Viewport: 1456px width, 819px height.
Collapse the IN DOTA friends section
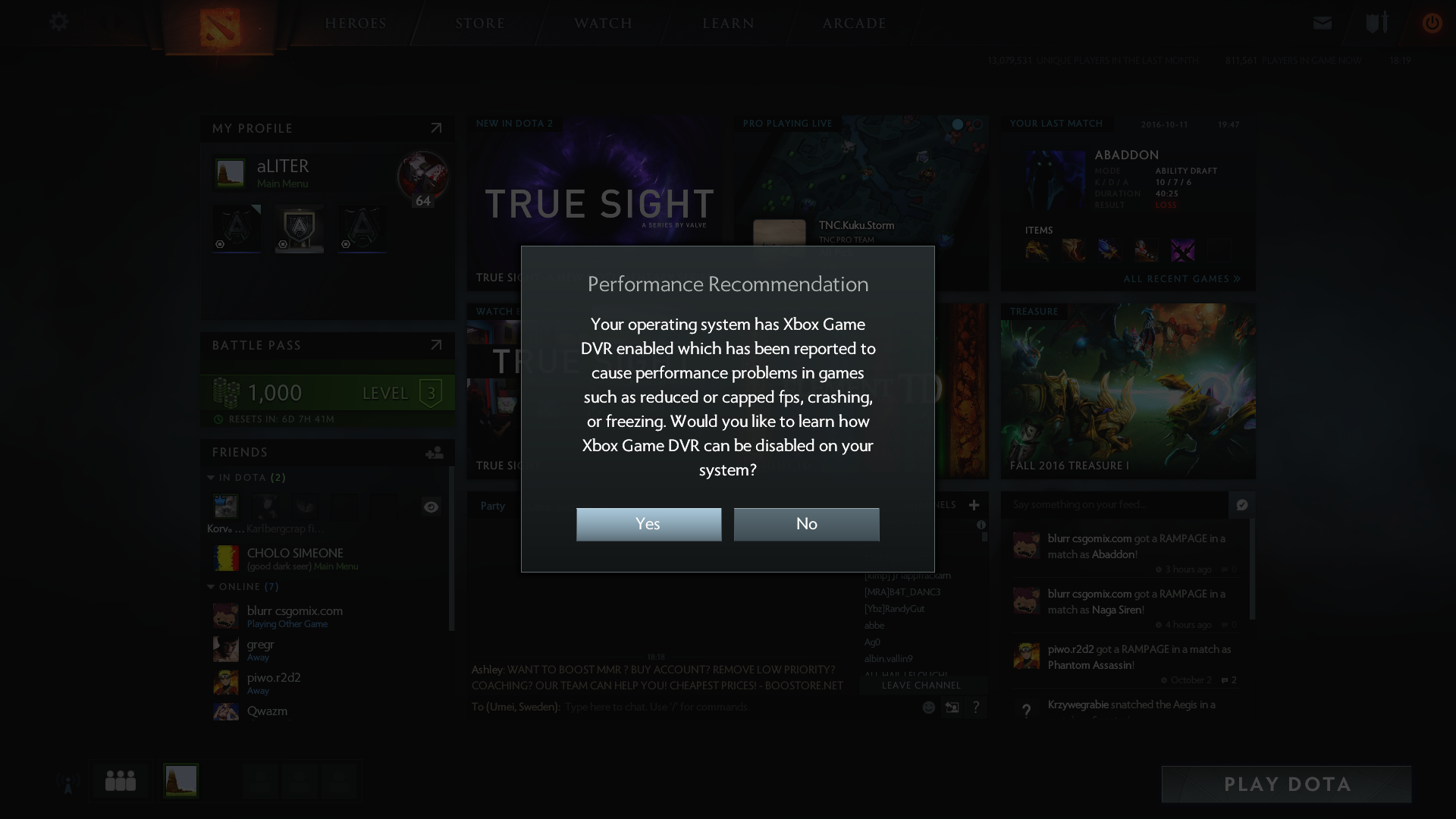click(x=211, y=478)
